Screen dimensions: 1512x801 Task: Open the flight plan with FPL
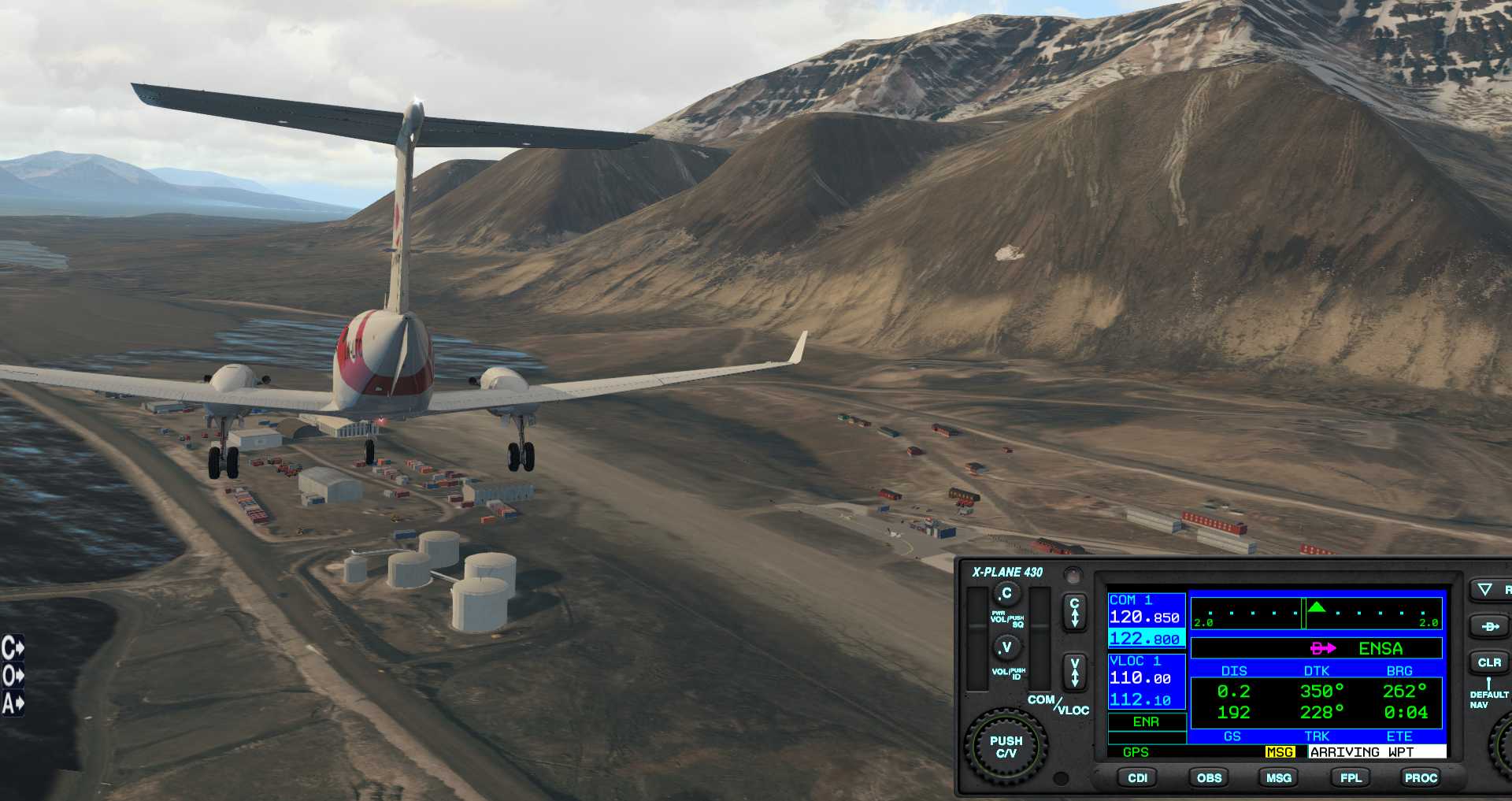click(1351, 777)
